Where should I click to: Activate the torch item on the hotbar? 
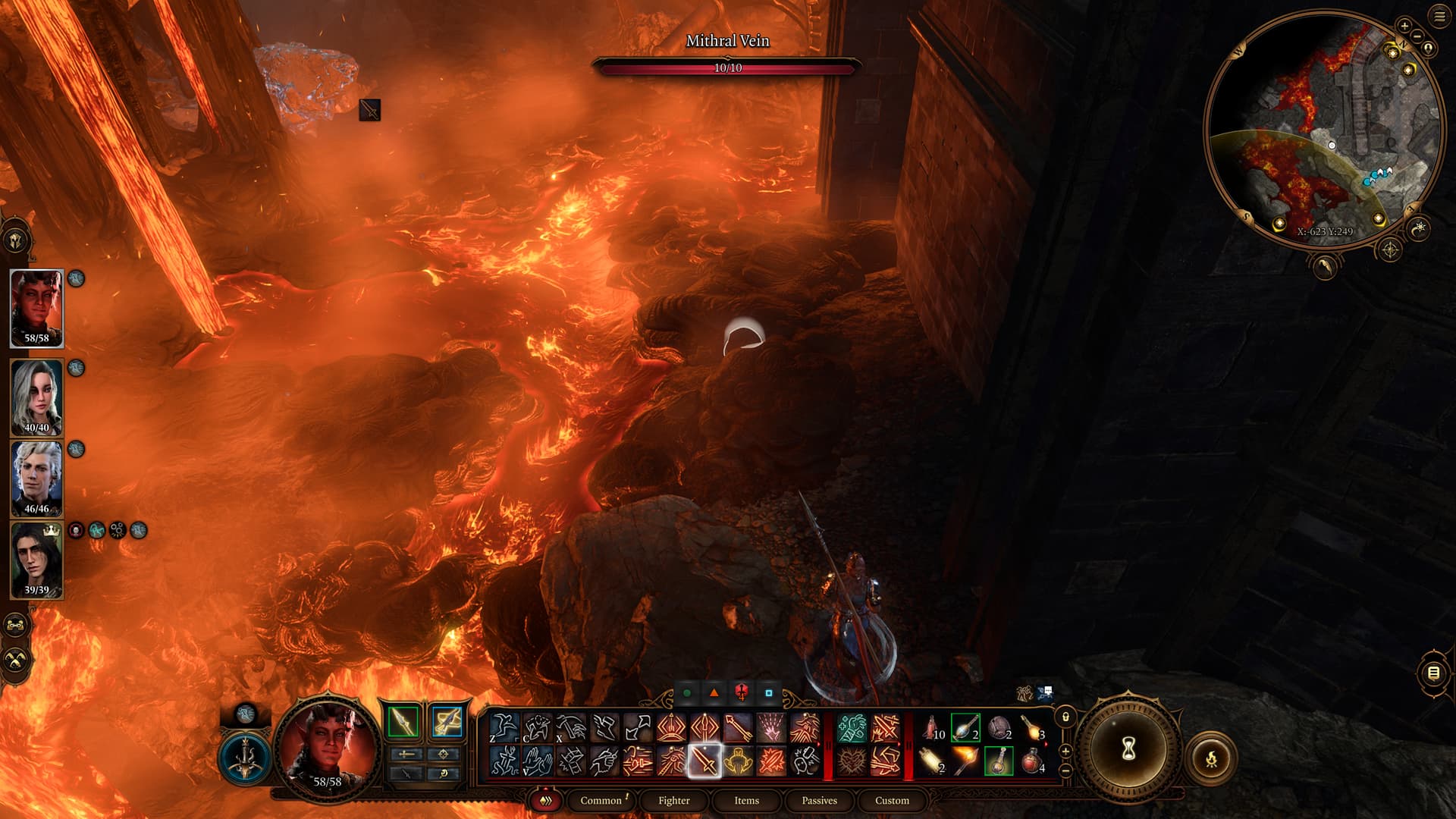click(965, 760)
